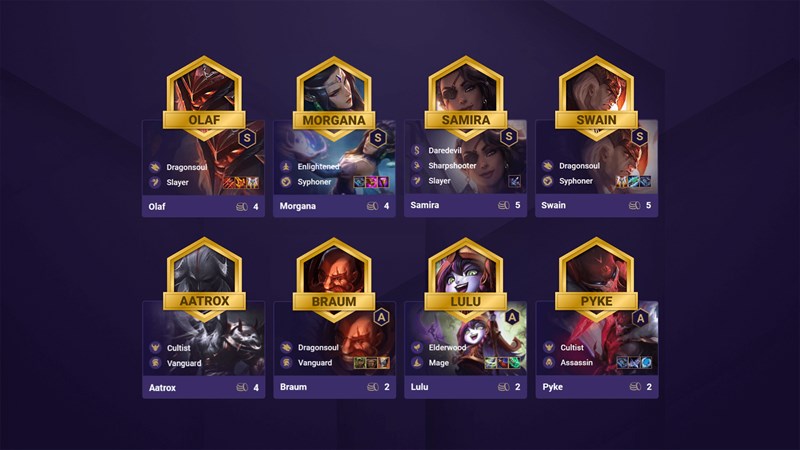Click the A tier badge on Braum
This screenshot has height=450, width=800.
(x=378, y=317)
